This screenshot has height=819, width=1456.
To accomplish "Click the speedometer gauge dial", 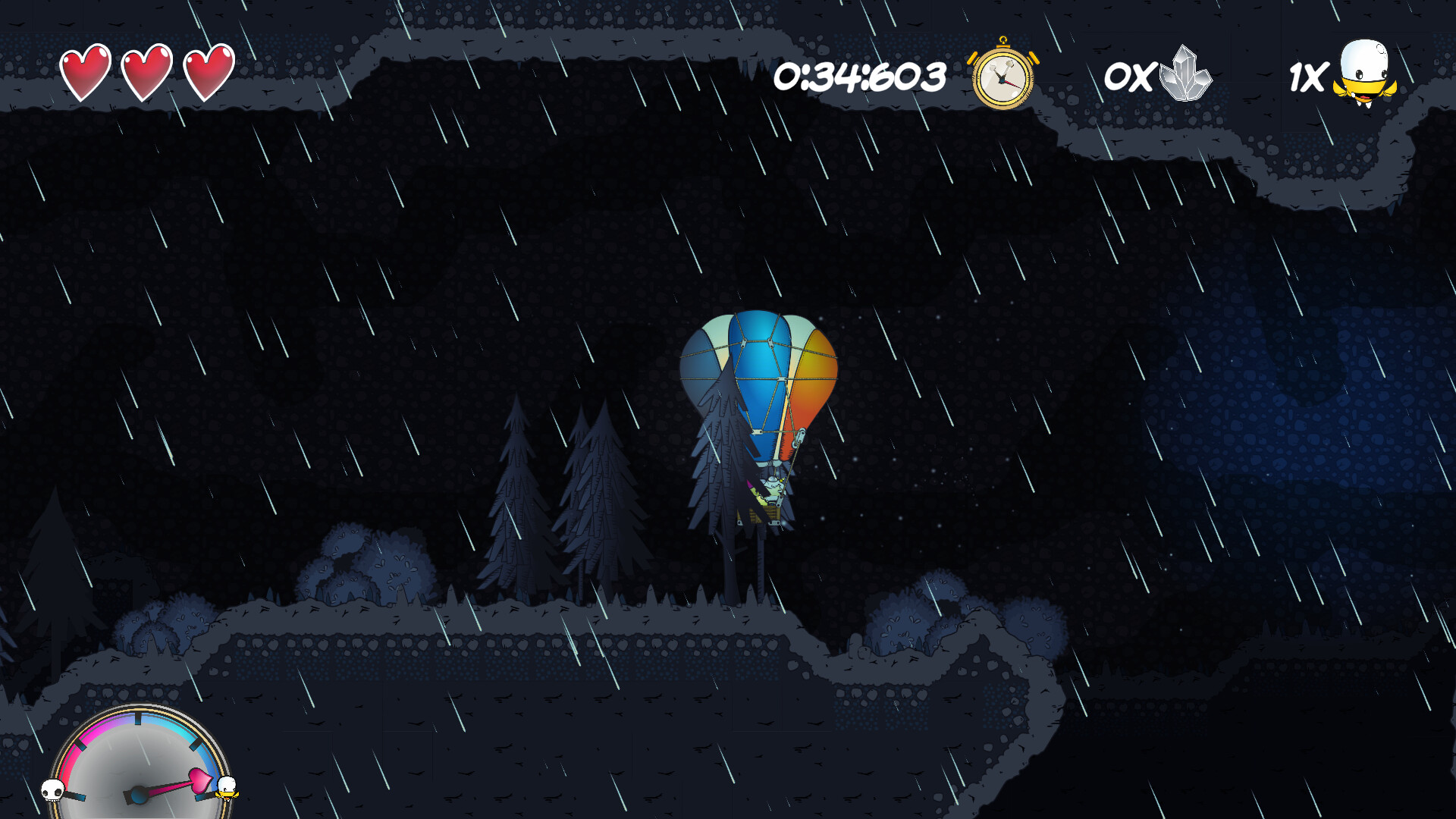I will (140, 766).
